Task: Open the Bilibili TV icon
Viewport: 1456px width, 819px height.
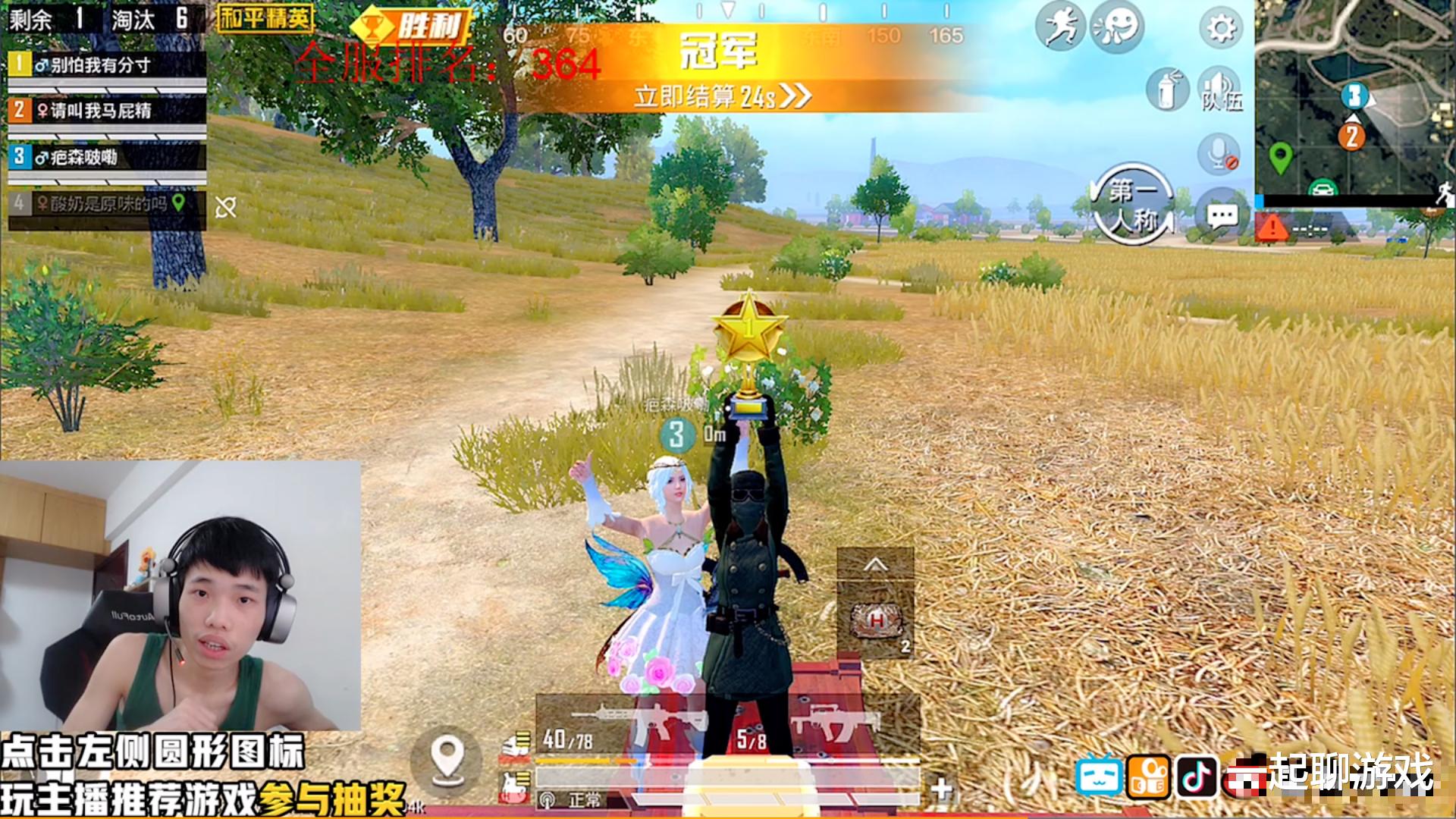Action: coord(1099,775)
